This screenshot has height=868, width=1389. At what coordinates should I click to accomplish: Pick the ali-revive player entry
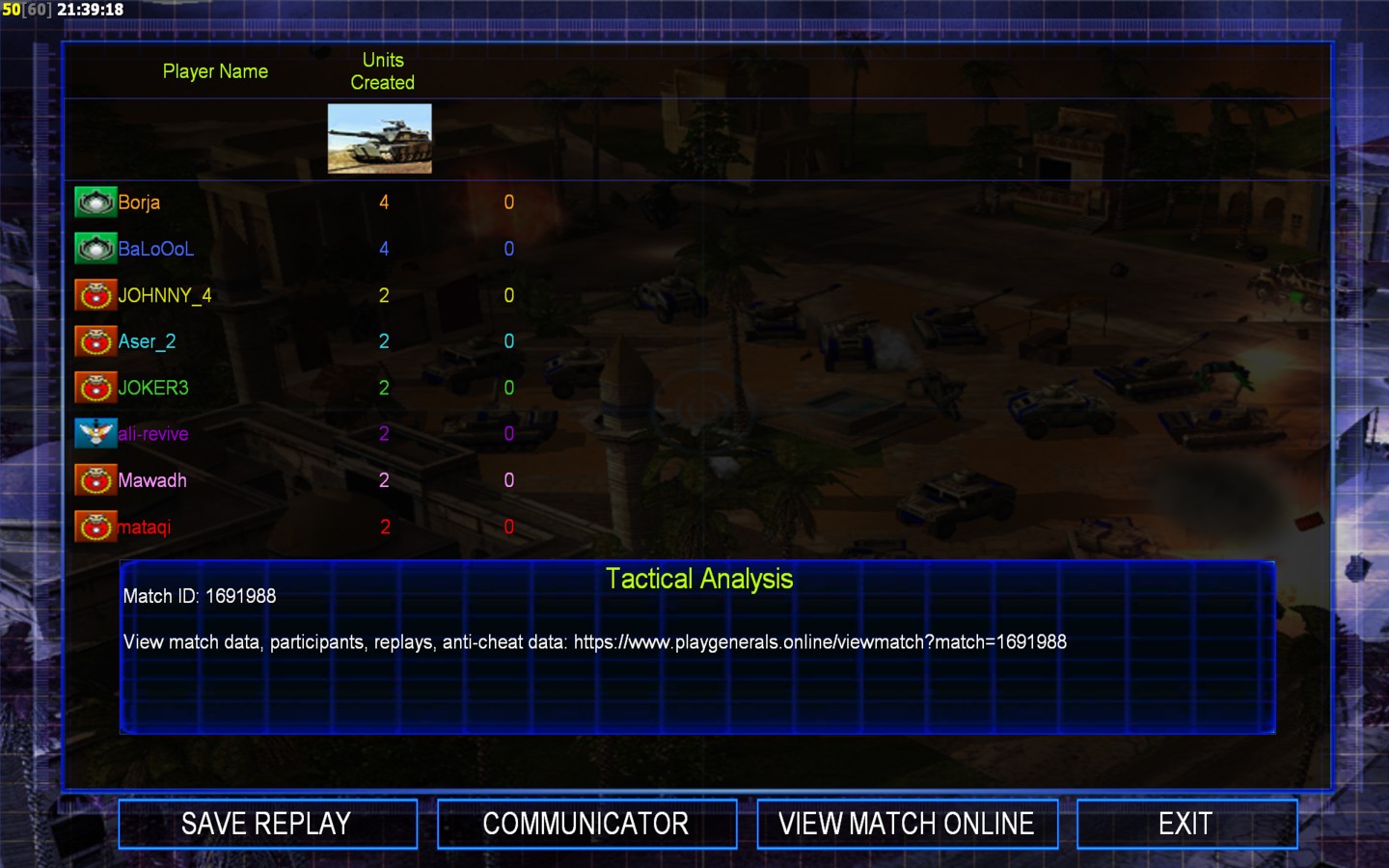coord(152,434)
